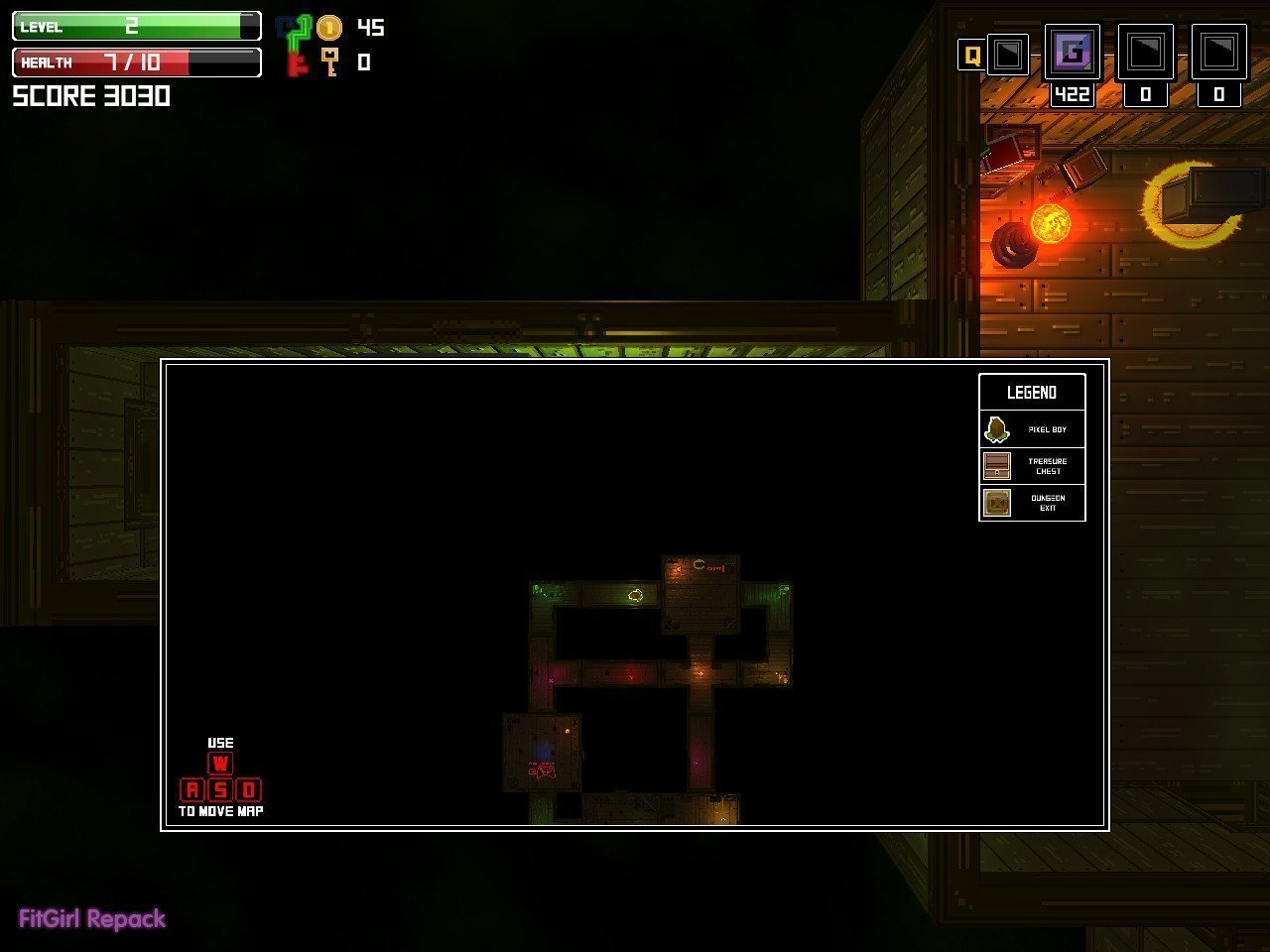
Task: Select the golden key icon
Action: [x=329, y=62]
